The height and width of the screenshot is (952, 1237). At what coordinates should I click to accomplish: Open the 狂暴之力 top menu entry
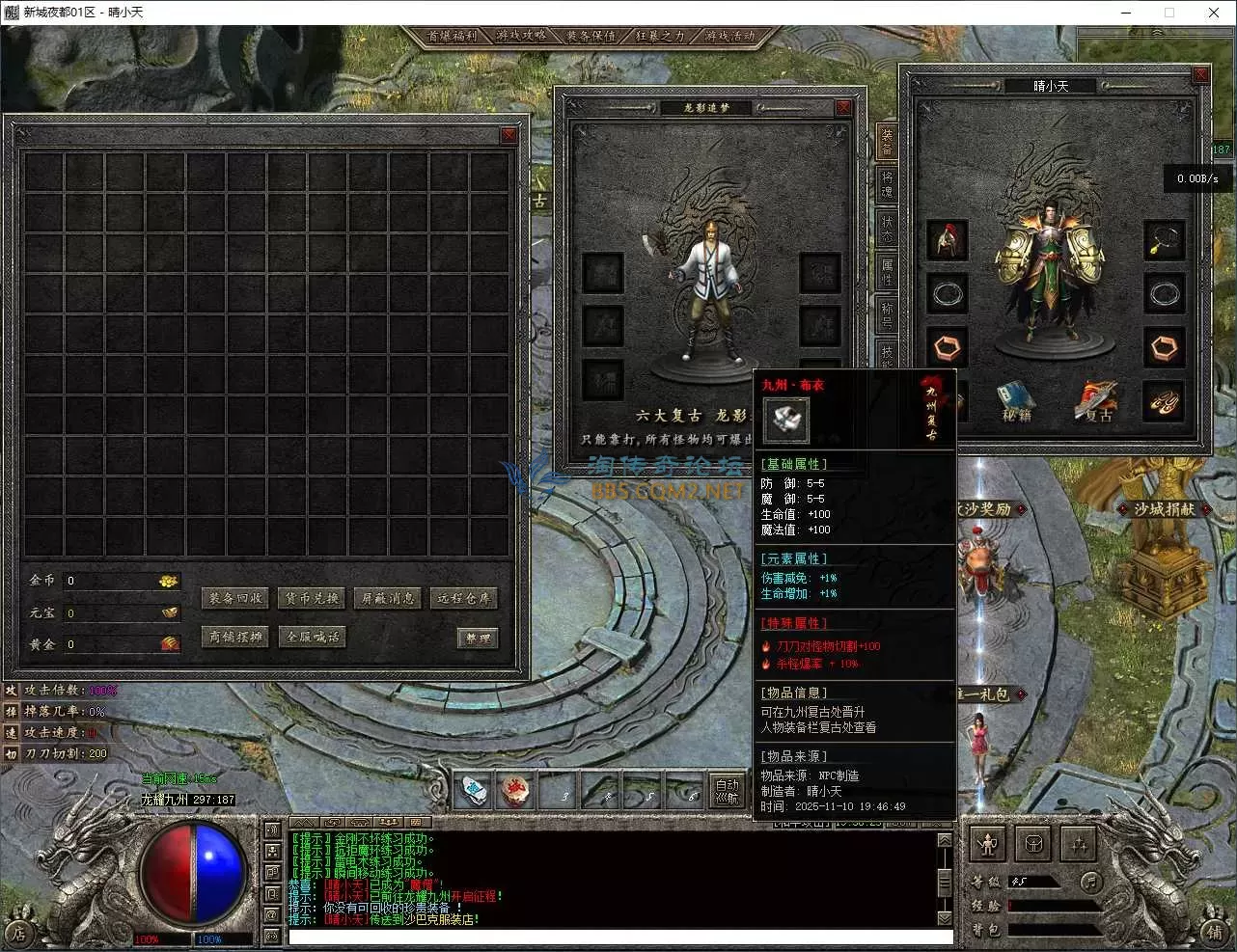click(x=660, y=36)
